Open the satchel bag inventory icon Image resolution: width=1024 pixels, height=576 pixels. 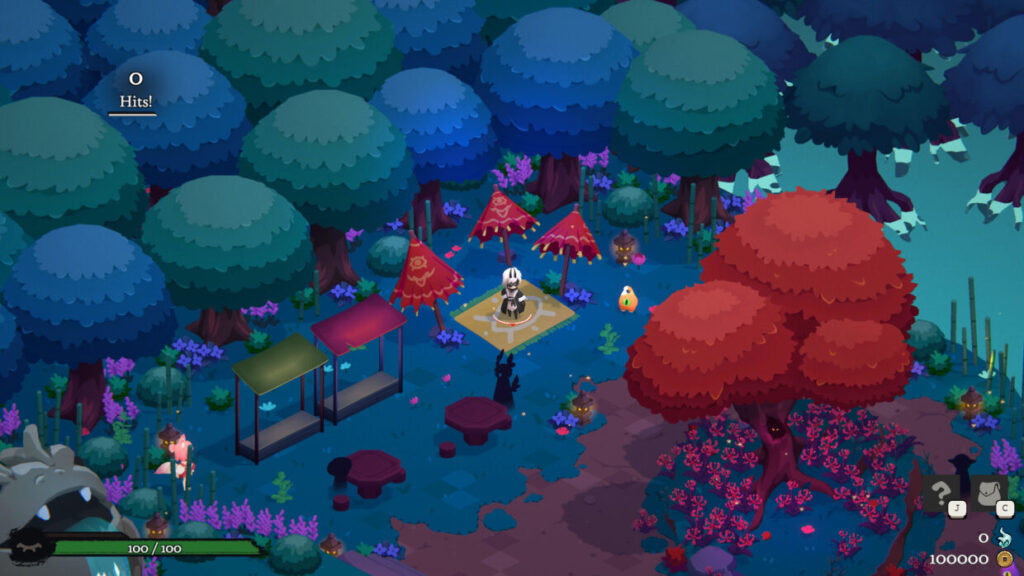point(989,494)
